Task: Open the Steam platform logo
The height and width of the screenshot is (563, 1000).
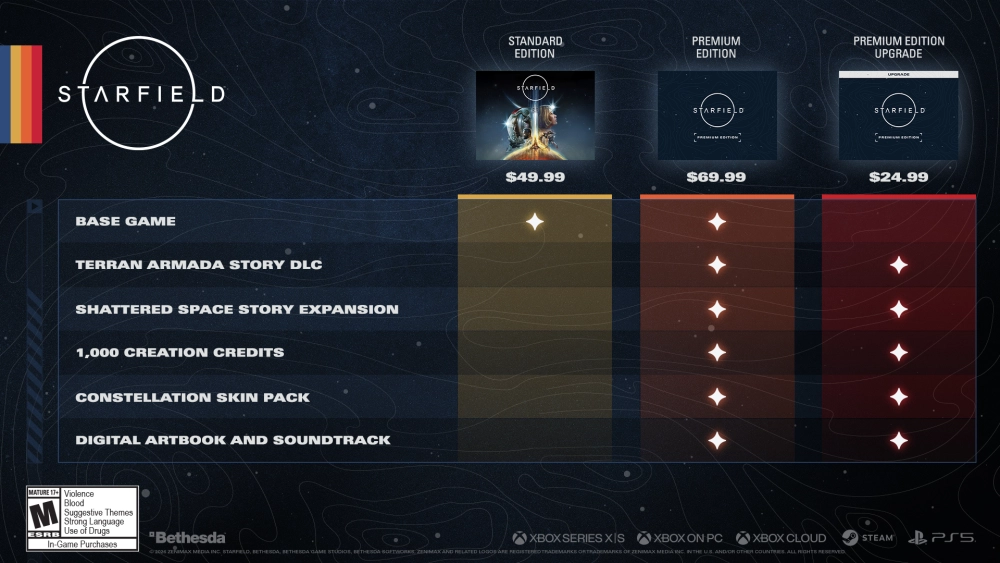Action: coord(867,538)
